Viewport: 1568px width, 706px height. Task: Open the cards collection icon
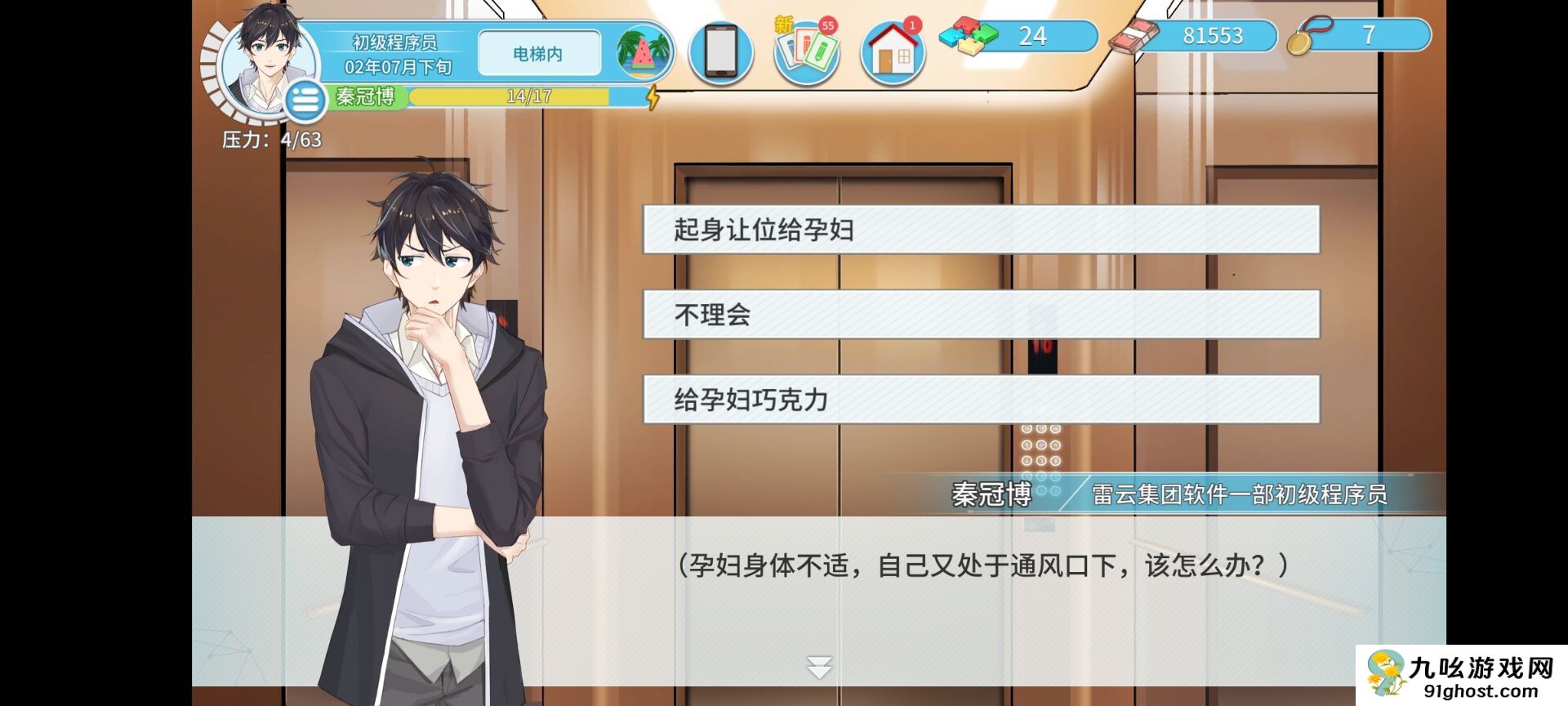tap(806, 51)
